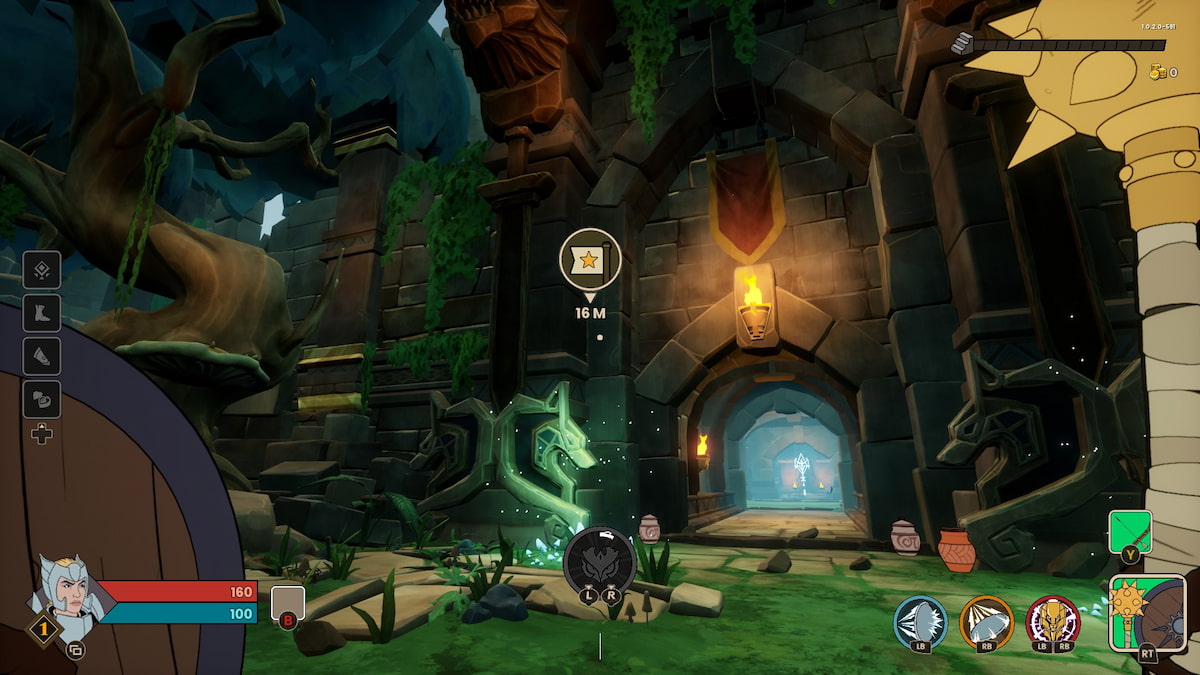Activate the golden helmet ultimate ability
1200x675 pixels.
pyautogui.click(x=1052, y=622)
